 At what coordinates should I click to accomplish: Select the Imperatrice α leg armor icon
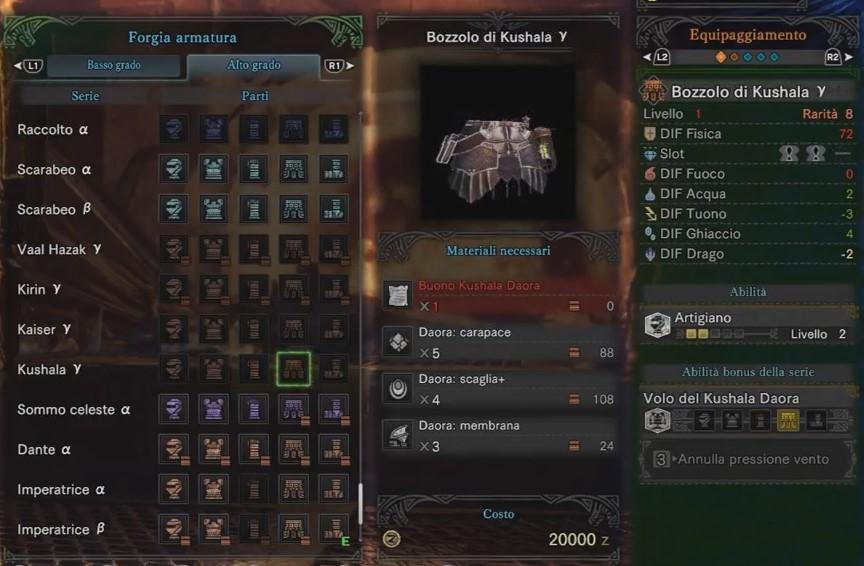(x=334, y=489)
